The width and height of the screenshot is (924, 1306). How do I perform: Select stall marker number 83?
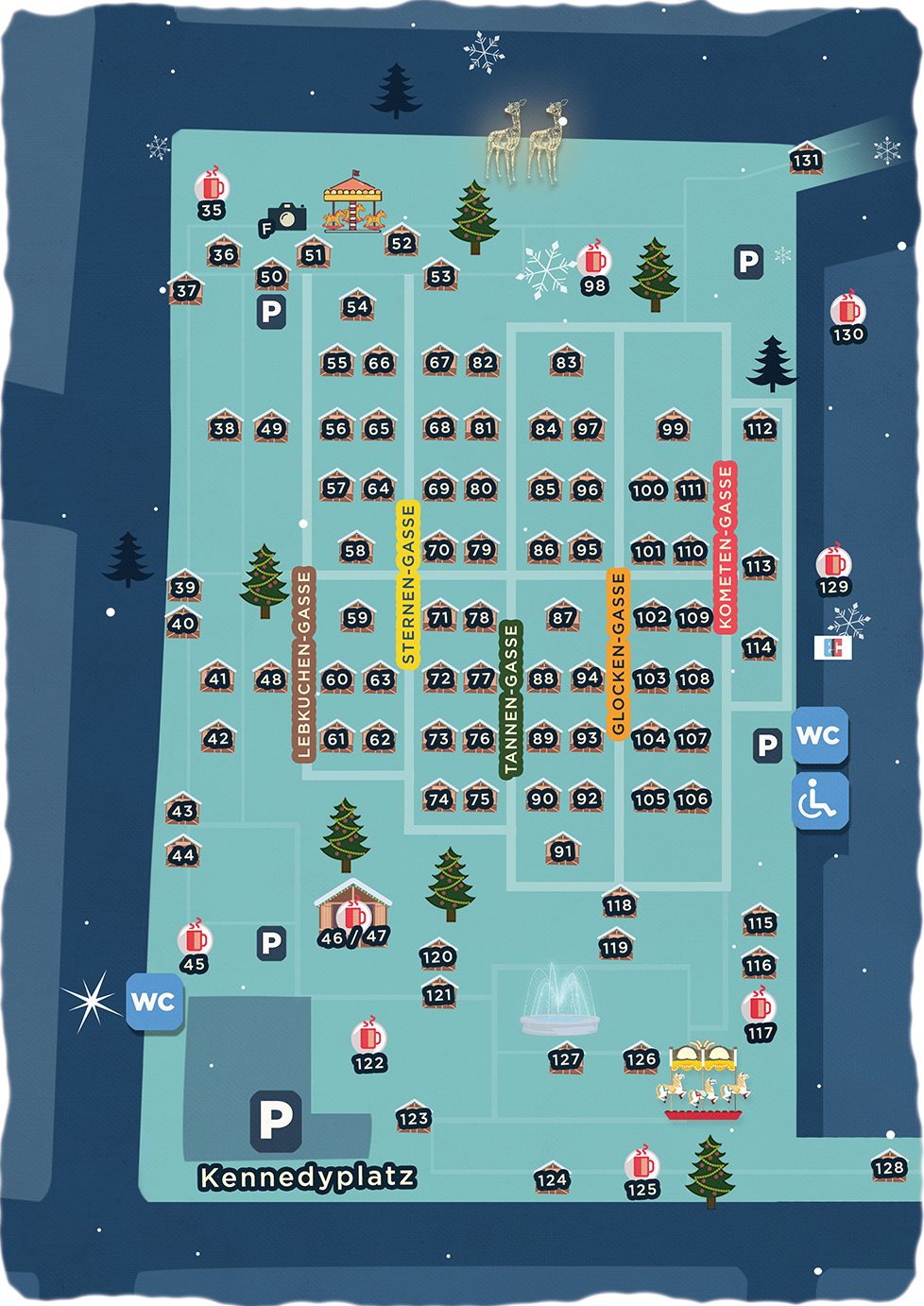click(x=566, y=360)
